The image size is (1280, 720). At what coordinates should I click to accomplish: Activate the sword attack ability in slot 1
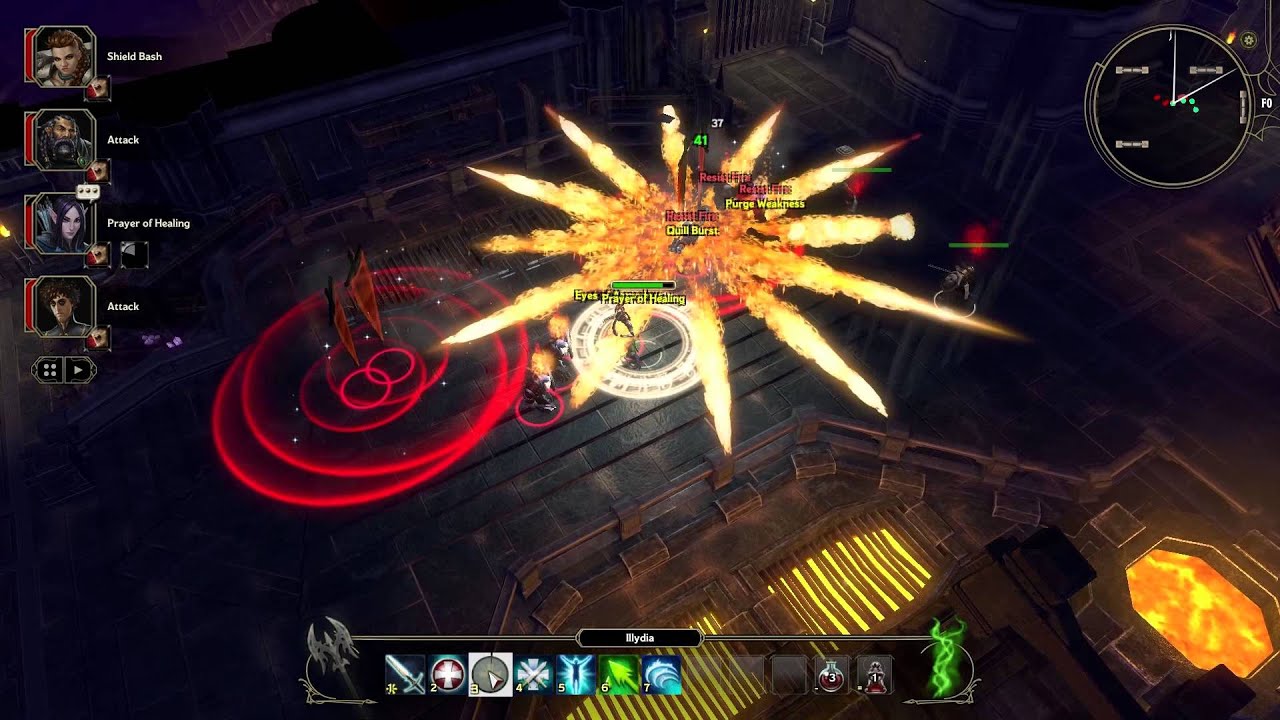pyautogui.click(x=405, y=675)
